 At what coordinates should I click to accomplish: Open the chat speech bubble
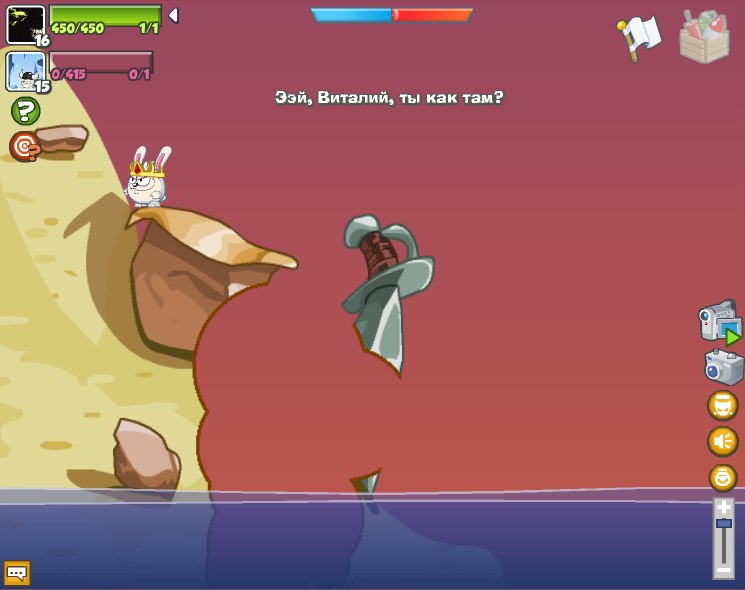point(17,573)
